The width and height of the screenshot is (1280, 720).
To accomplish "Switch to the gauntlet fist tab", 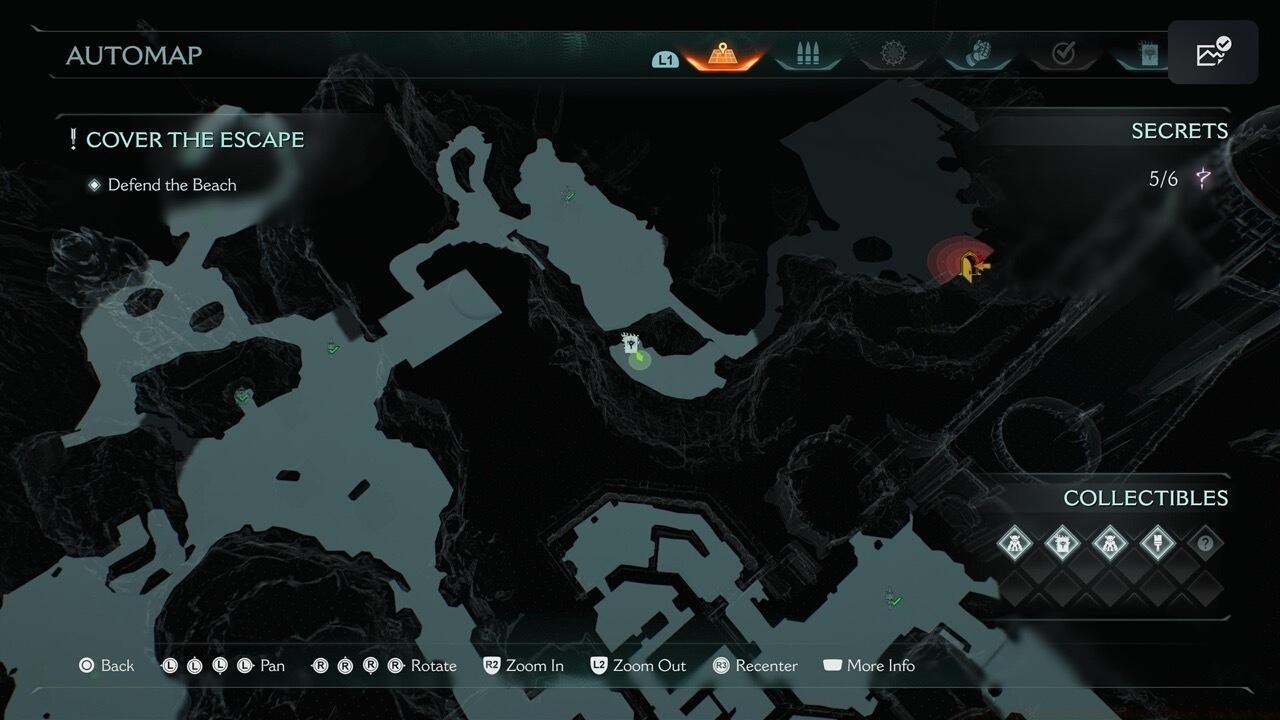I will pos(979,55).
